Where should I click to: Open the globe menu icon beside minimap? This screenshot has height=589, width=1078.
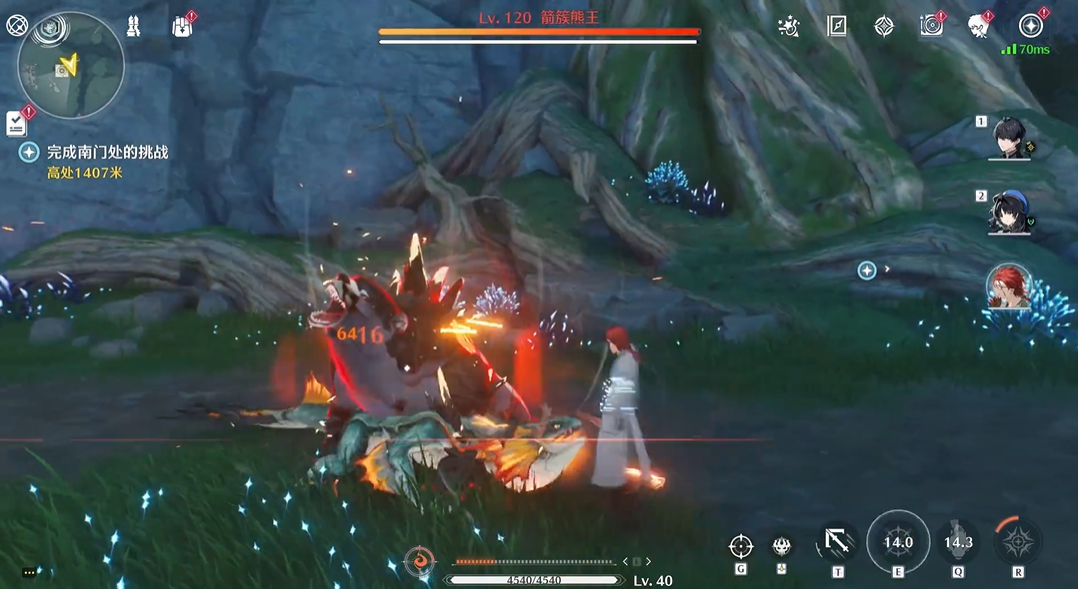tap(17, 26)
